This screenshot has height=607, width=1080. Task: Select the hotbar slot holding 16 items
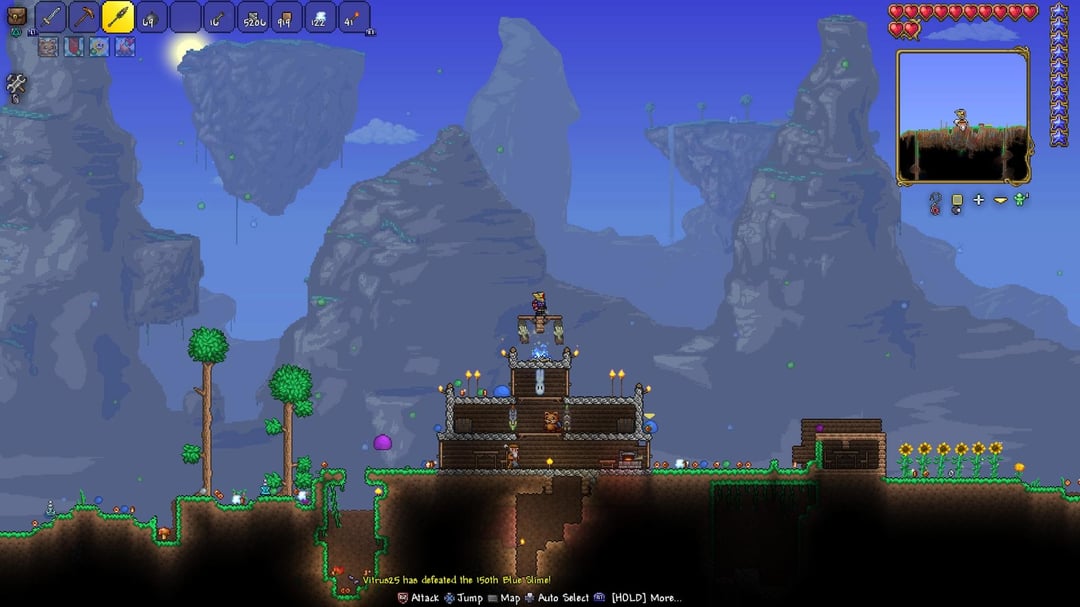219,17
